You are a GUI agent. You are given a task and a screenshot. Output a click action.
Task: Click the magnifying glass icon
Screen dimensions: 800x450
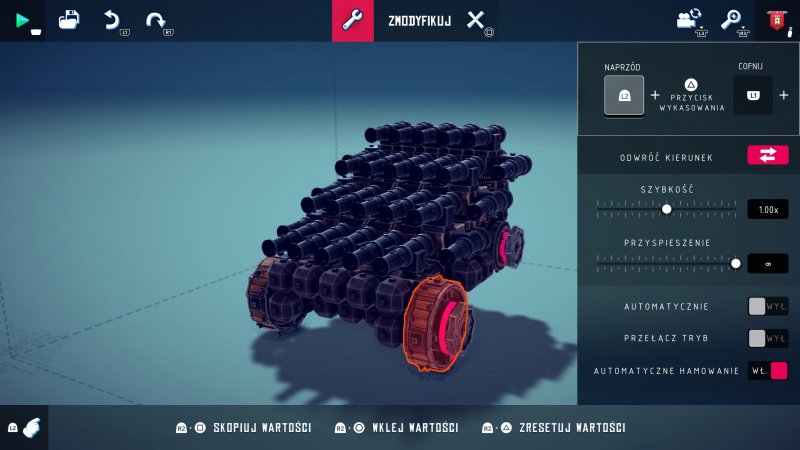pyautogui.click(x=732, y=20)
